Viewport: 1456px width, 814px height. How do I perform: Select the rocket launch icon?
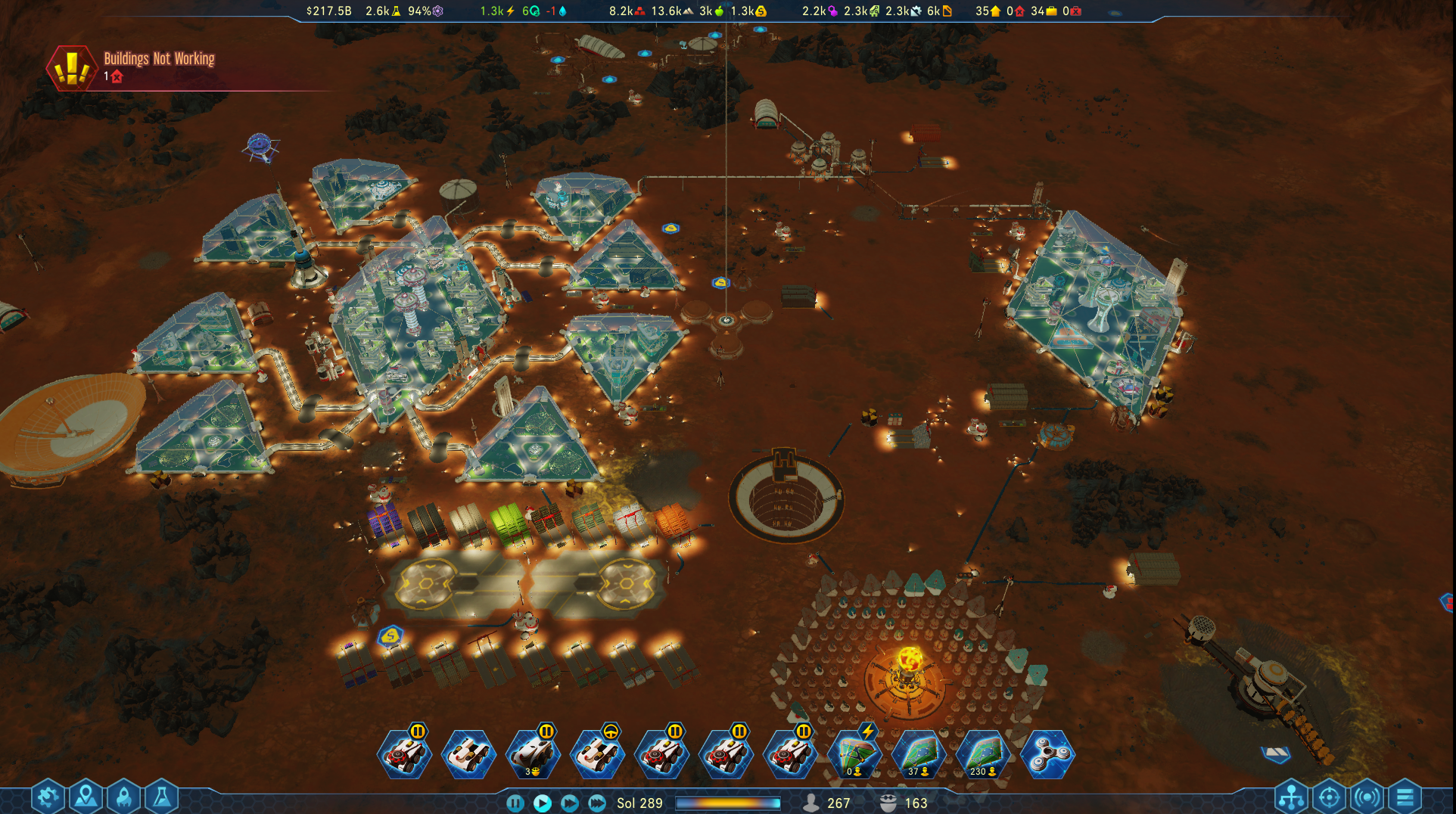tap(125, 796)
